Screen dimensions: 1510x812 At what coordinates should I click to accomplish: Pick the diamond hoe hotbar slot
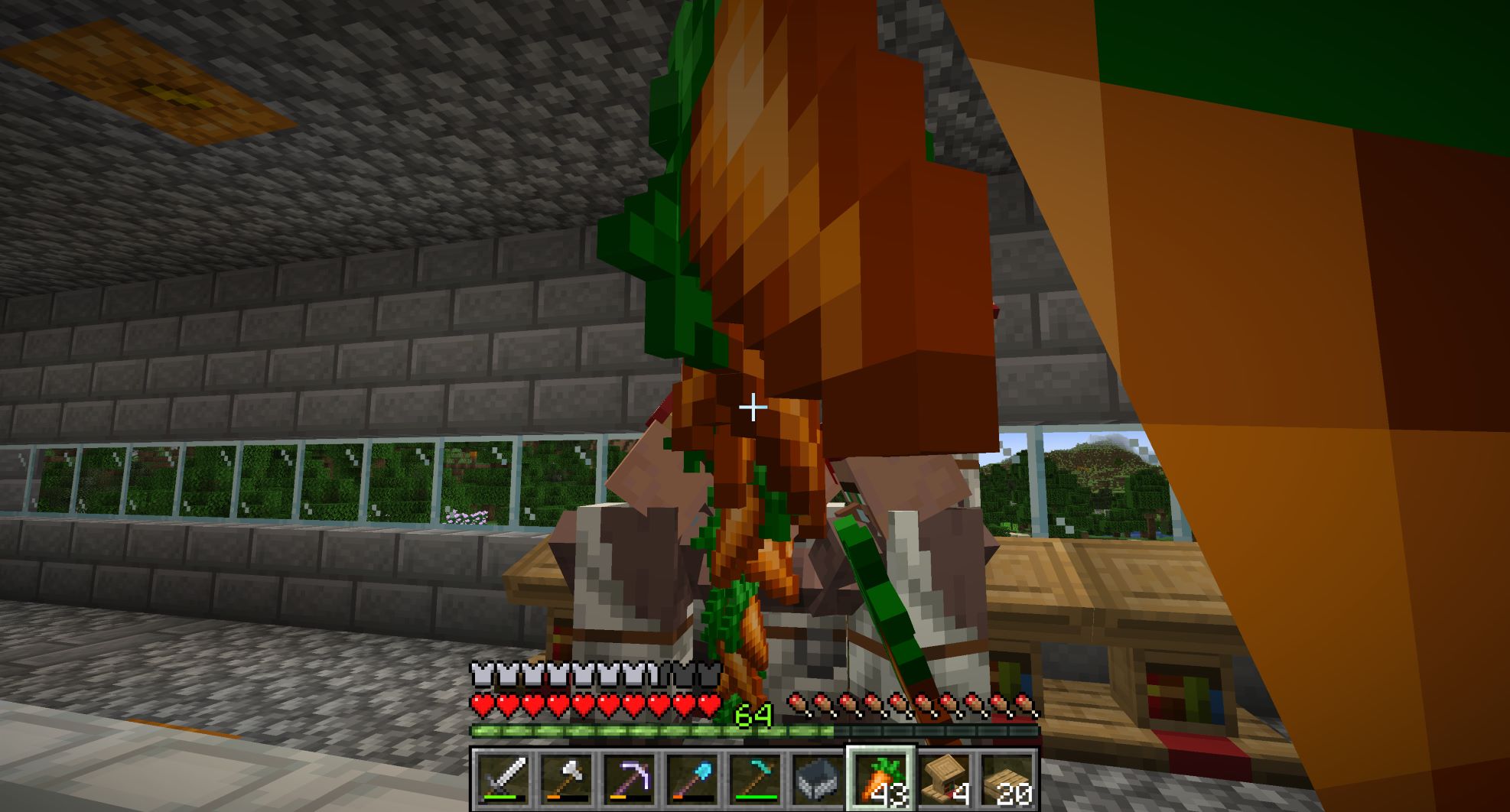coord(754,780)
